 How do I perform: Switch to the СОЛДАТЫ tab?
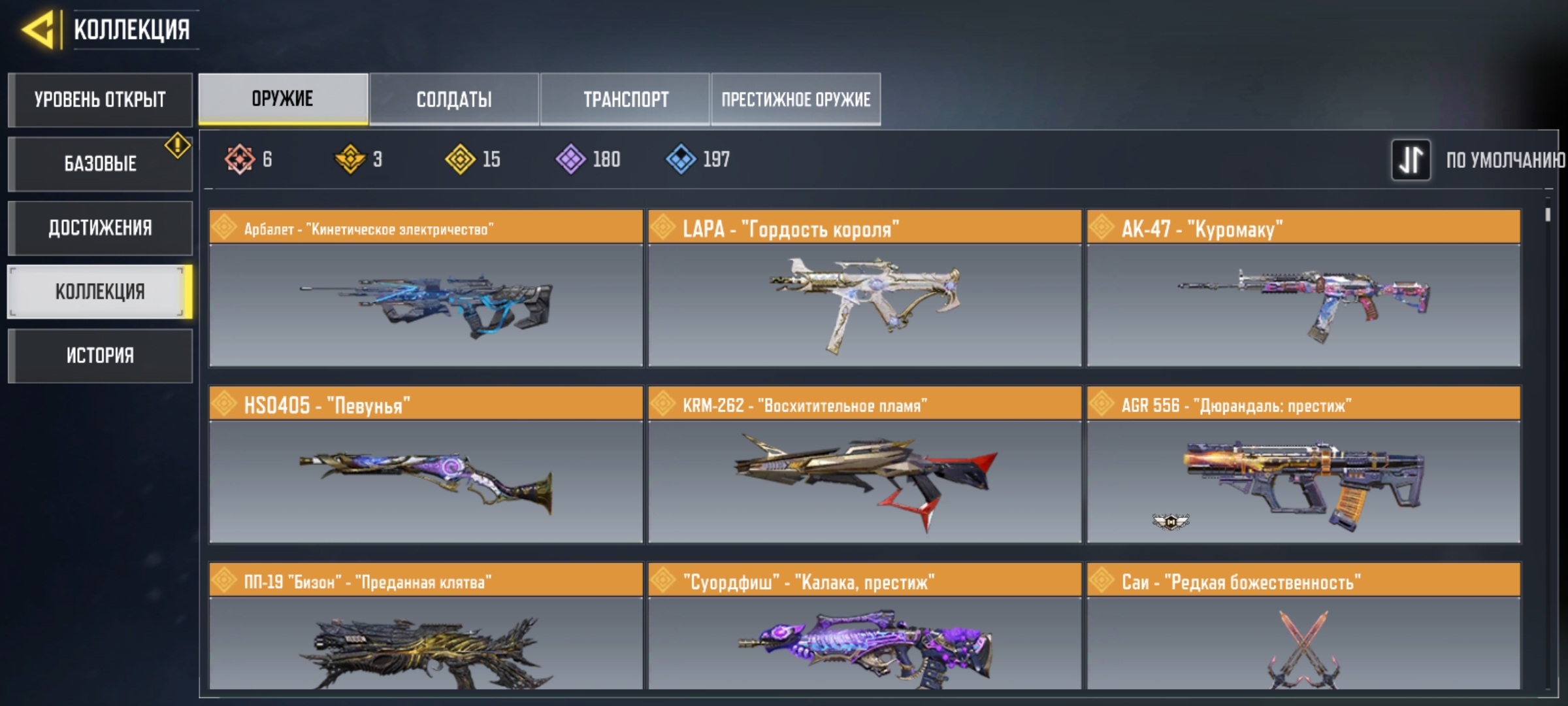(454, 99)
